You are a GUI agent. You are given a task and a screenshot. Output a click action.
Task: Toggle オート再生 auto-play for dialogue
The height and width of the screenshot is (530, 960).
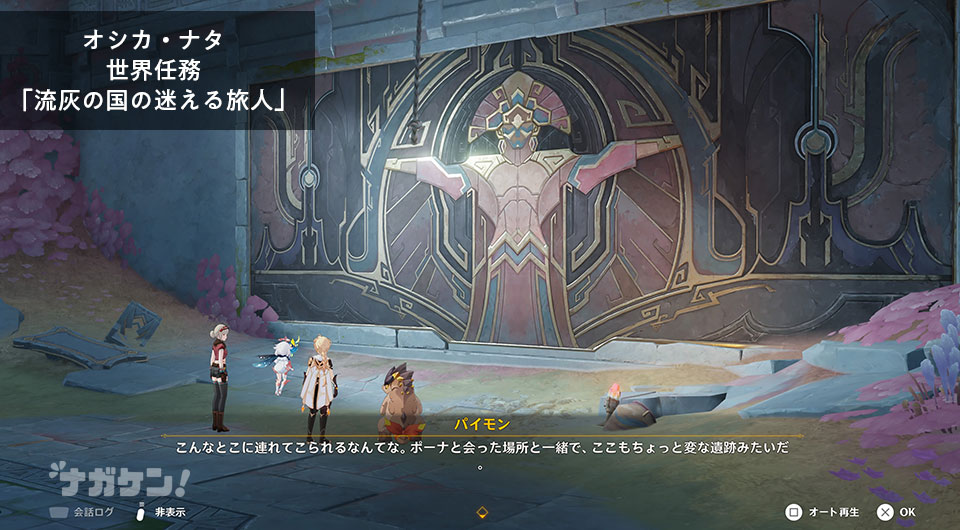click(824, 512)
